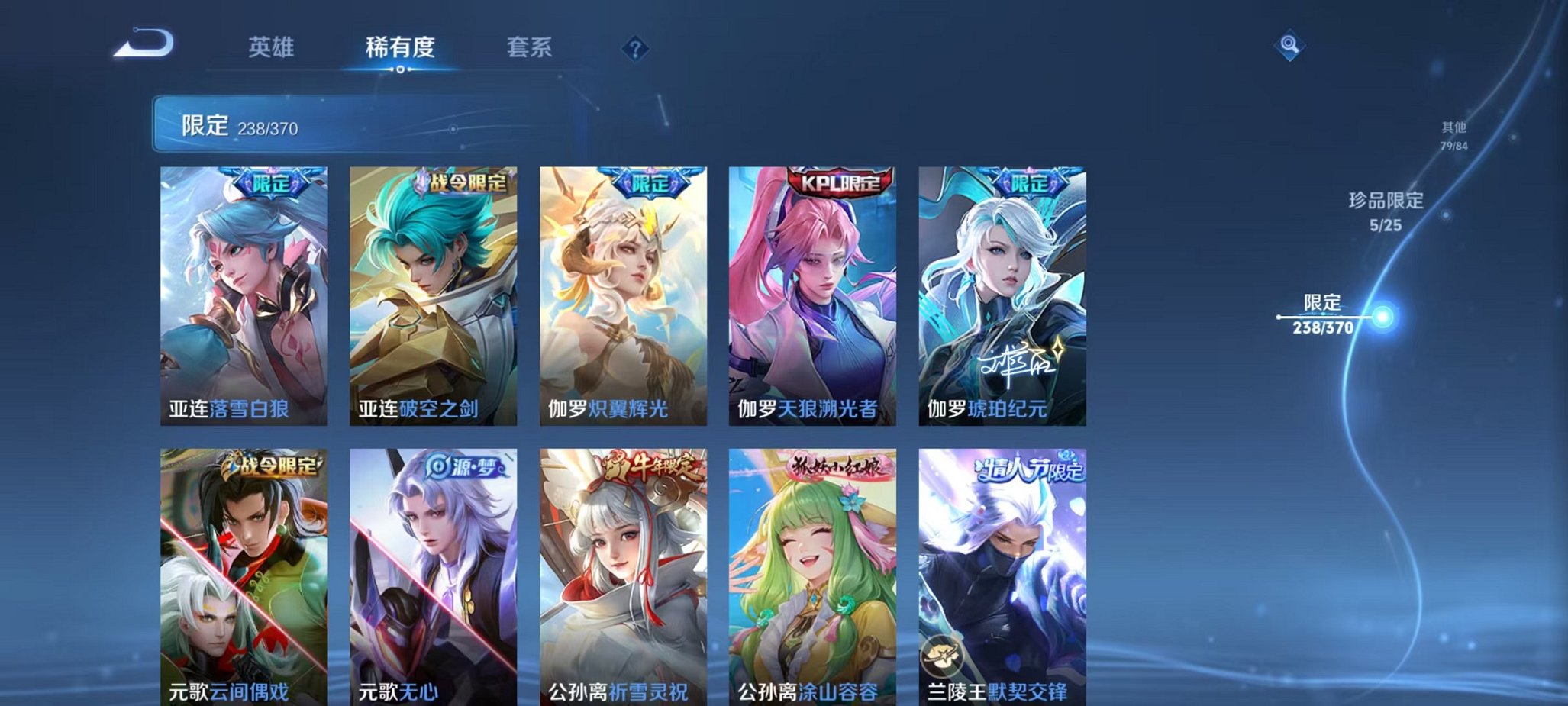Switch to the 英雄 tab

click(x=271, y=47)
